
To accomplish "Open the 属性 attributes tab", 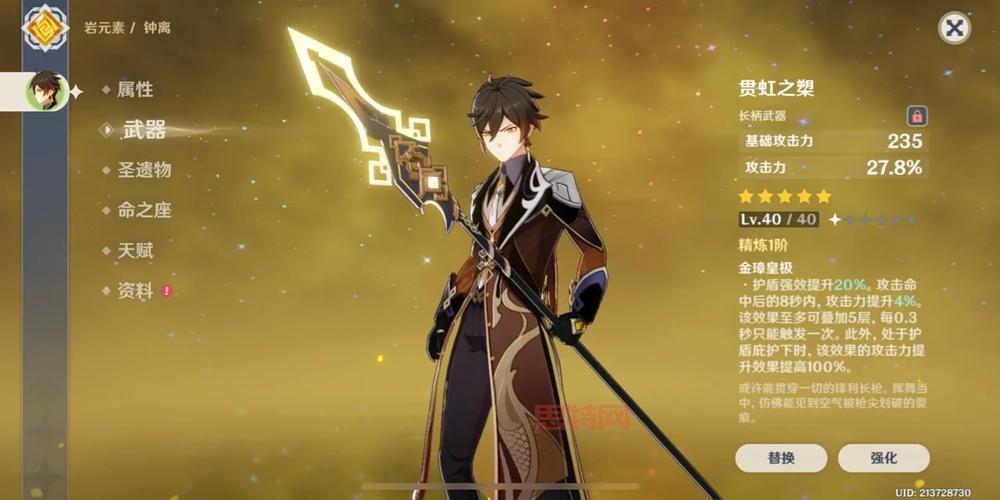I will tap(135, 89).
